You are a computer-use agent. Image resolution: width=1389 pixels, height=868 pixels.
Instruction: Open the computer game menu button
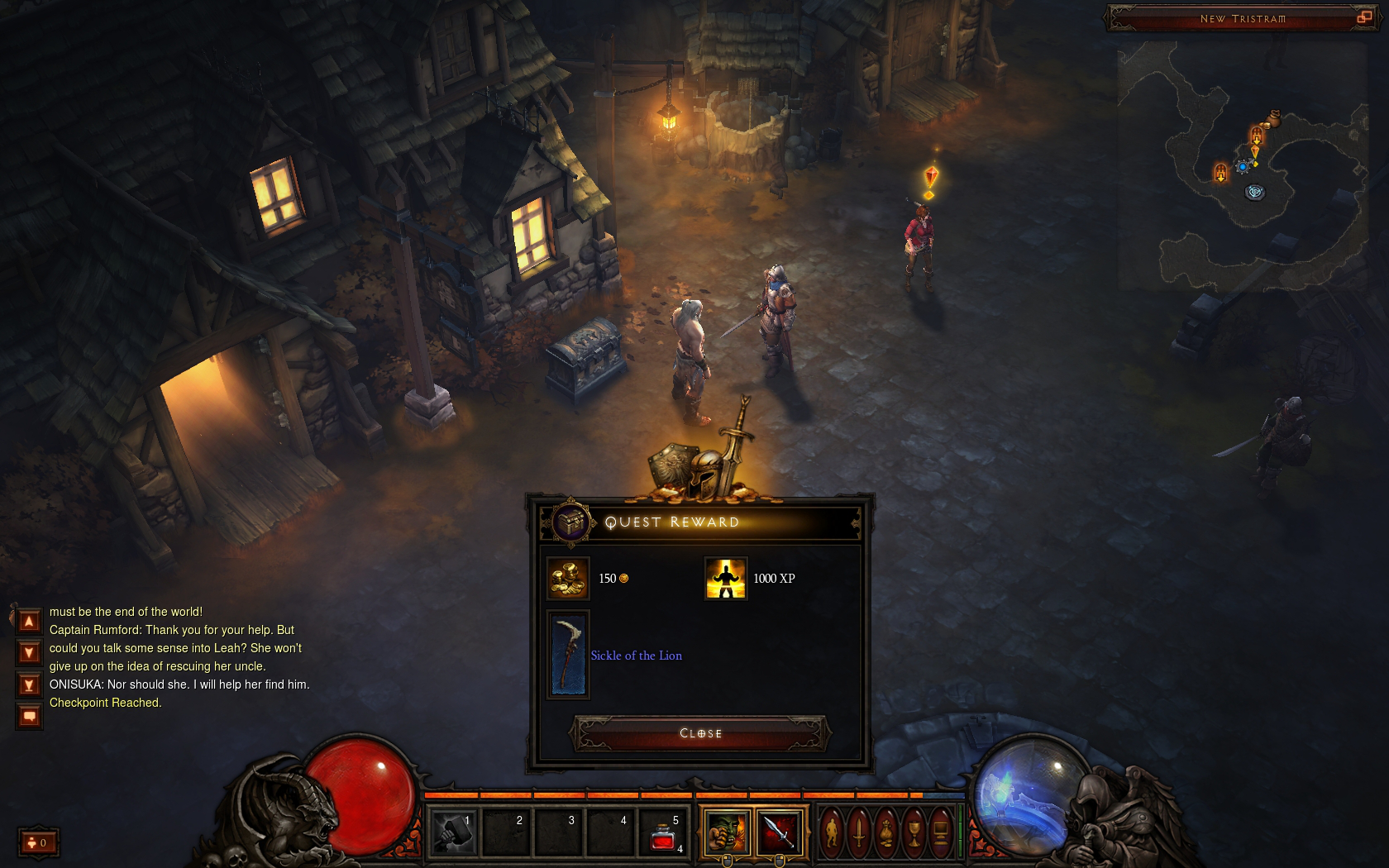941,832
